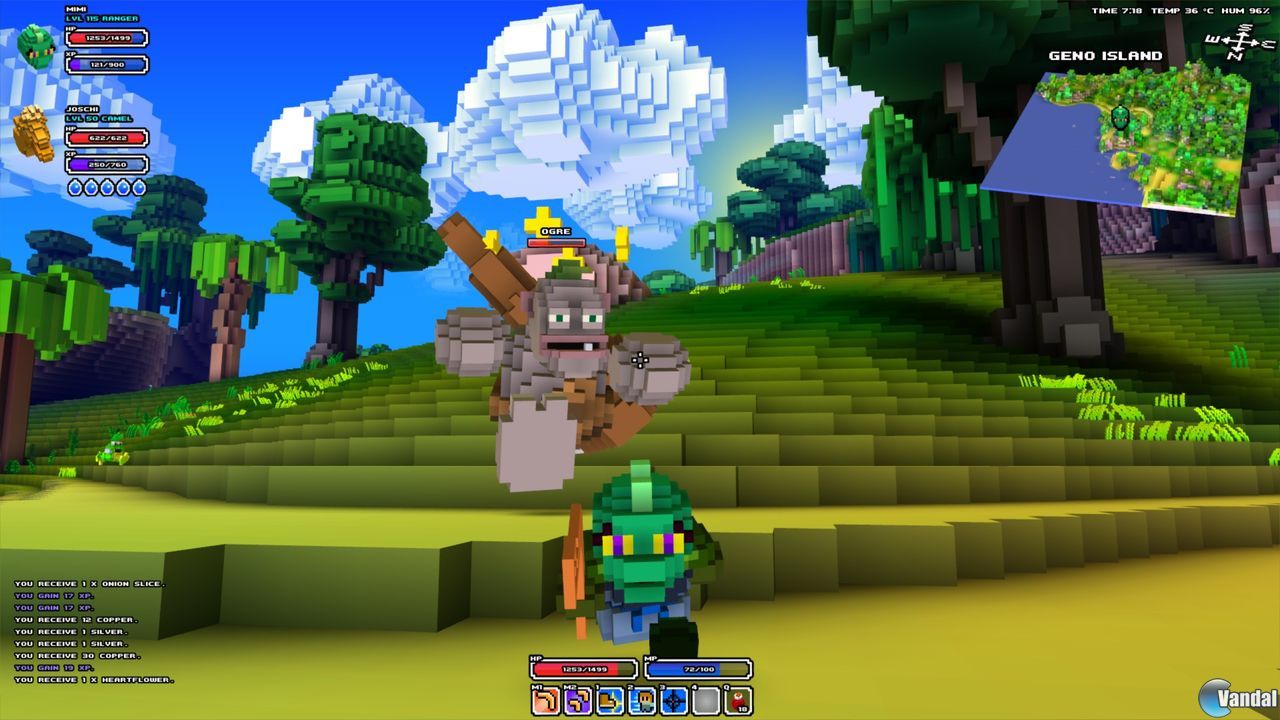Activate the kick skill in slot 1
Screen dimensions: 1280x720
point(607,699)
